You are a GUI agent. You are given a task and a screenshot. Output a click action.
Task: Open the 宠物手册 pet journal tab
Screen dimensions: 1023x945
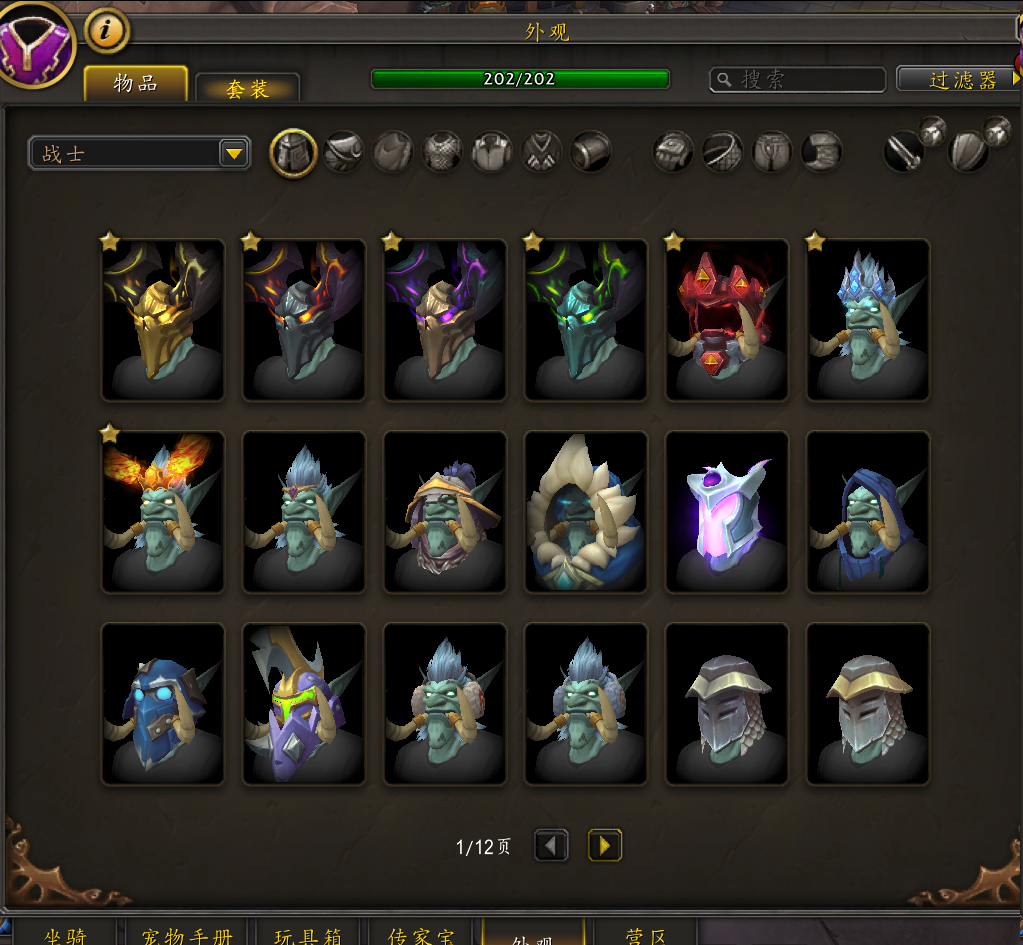tap(187, 935)
